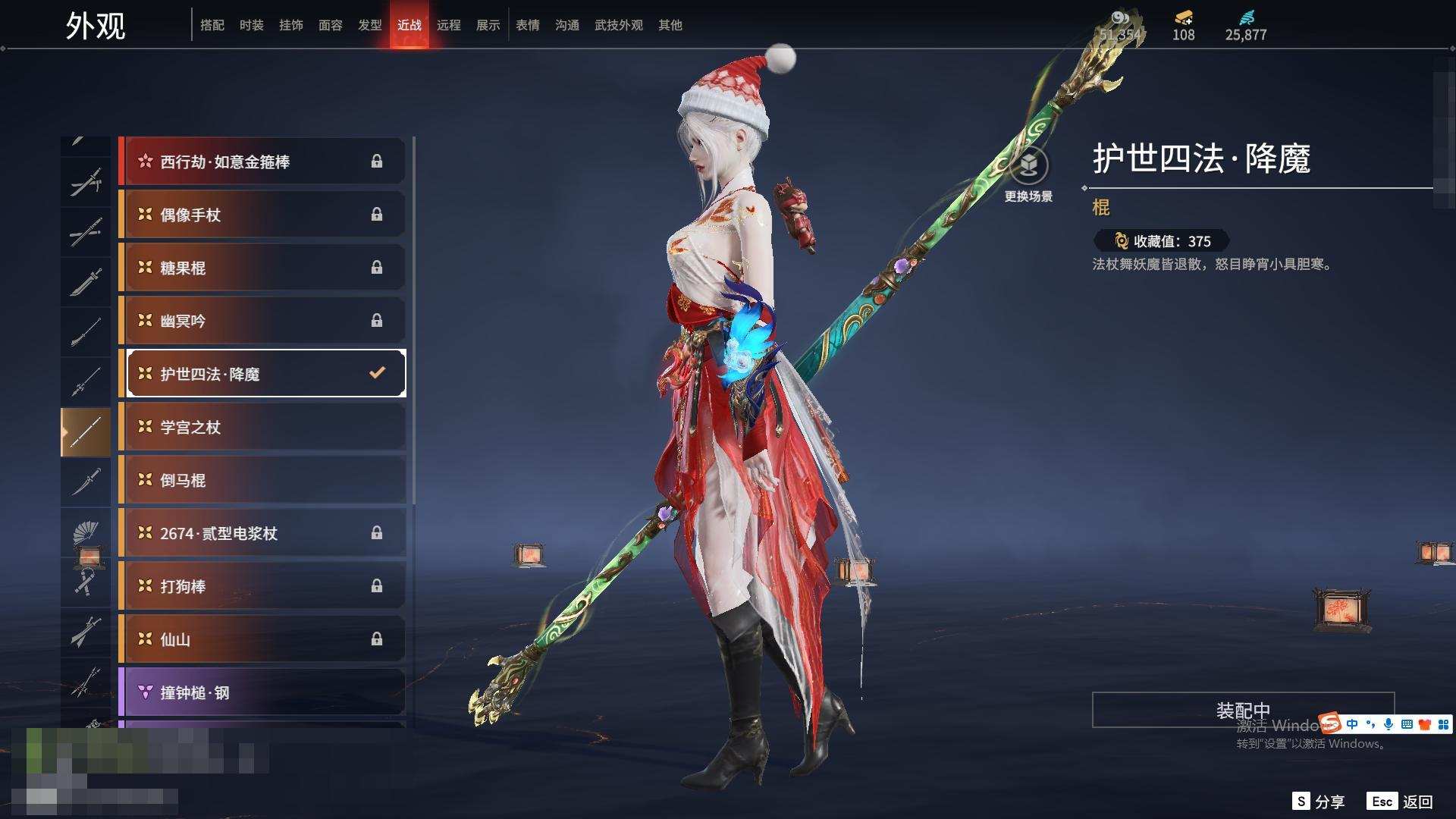Switch to the 时装 tab
Image resolution: width=1456 pixels, height=819 pixels.
pyautogui.click(x=251, y=25)
